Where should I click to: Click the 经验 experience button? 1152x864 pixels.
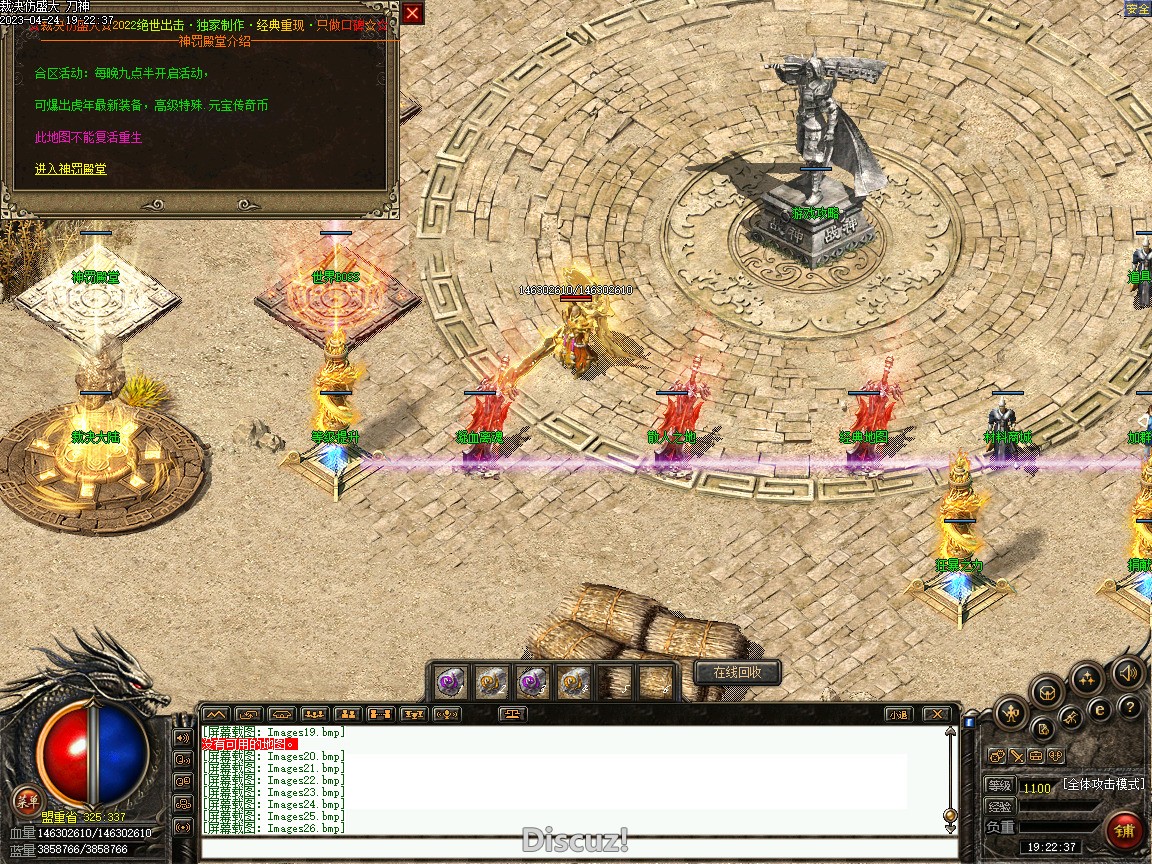(x=1000, y=806)
